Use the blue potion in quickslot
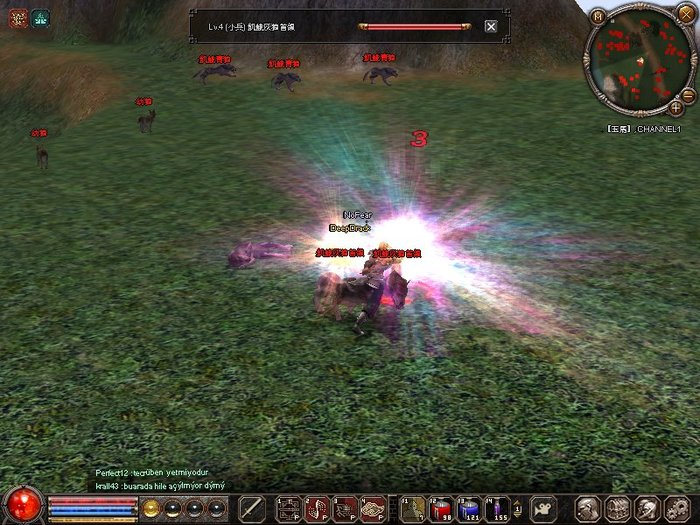The width and height of the screenshot is (700, 525). tap(469, 507)
